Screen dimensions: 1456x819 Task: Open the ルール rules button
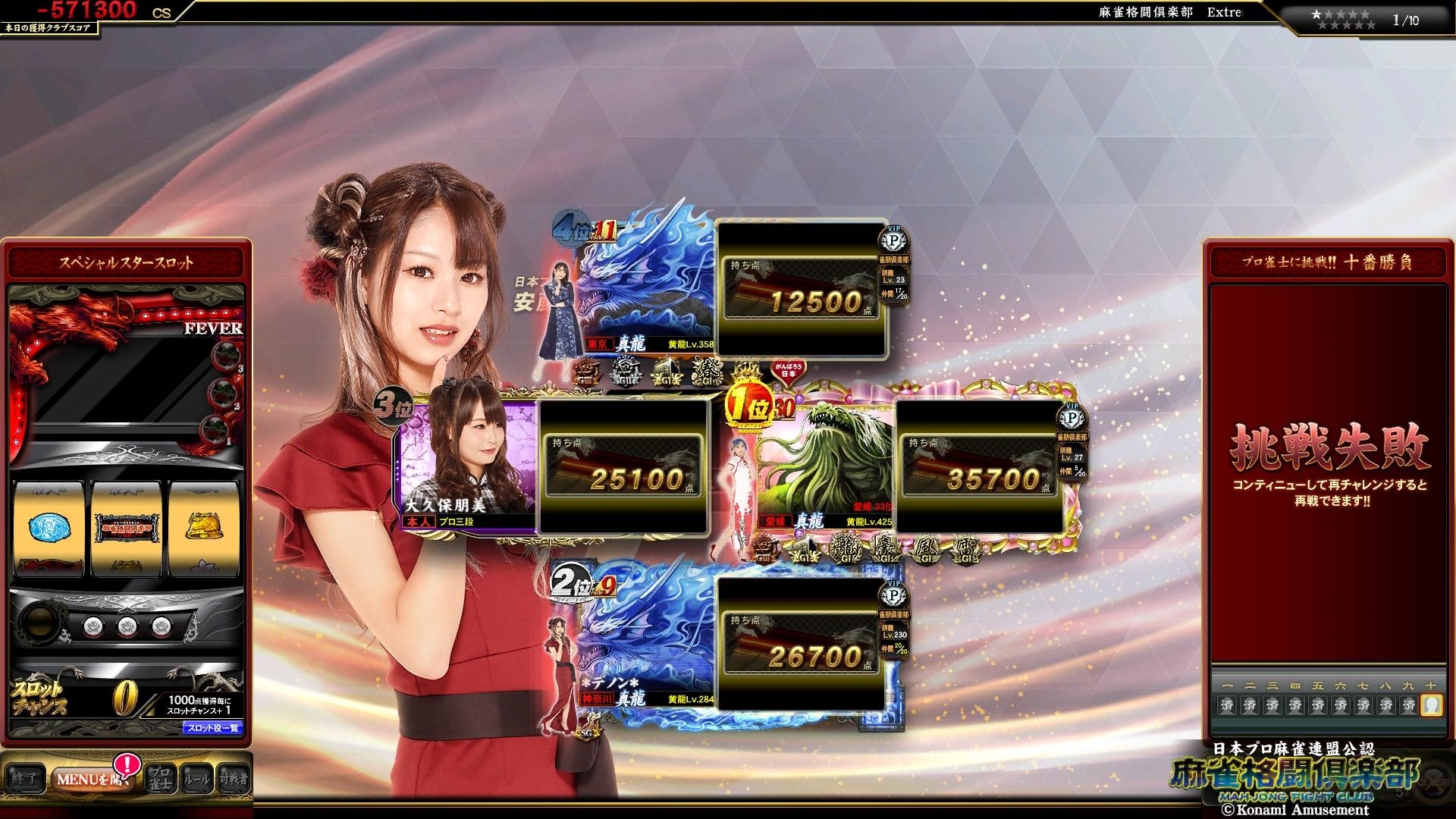196,779
